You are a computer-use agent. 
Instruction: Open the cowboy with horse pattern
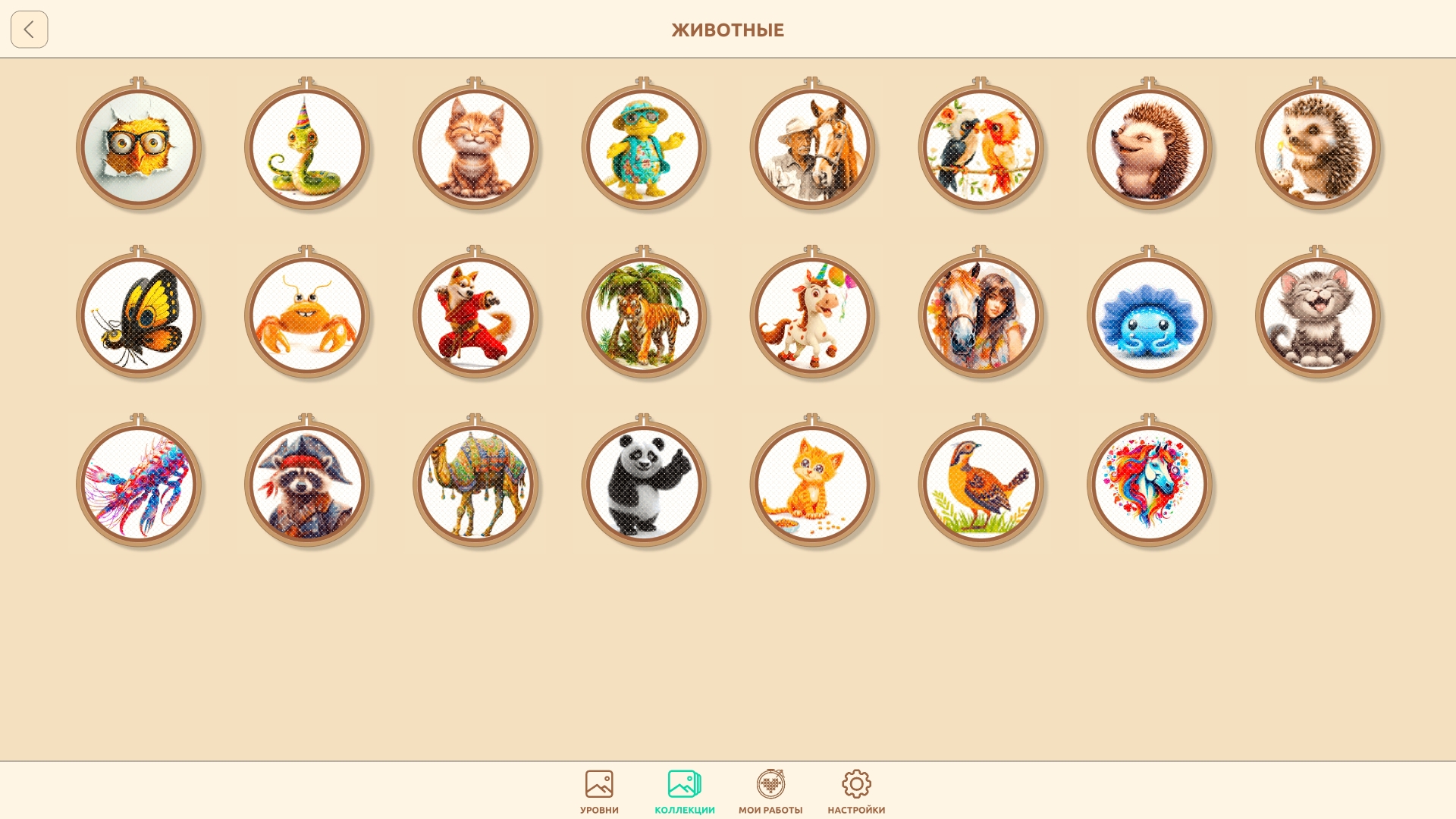[x=813, y=148]
